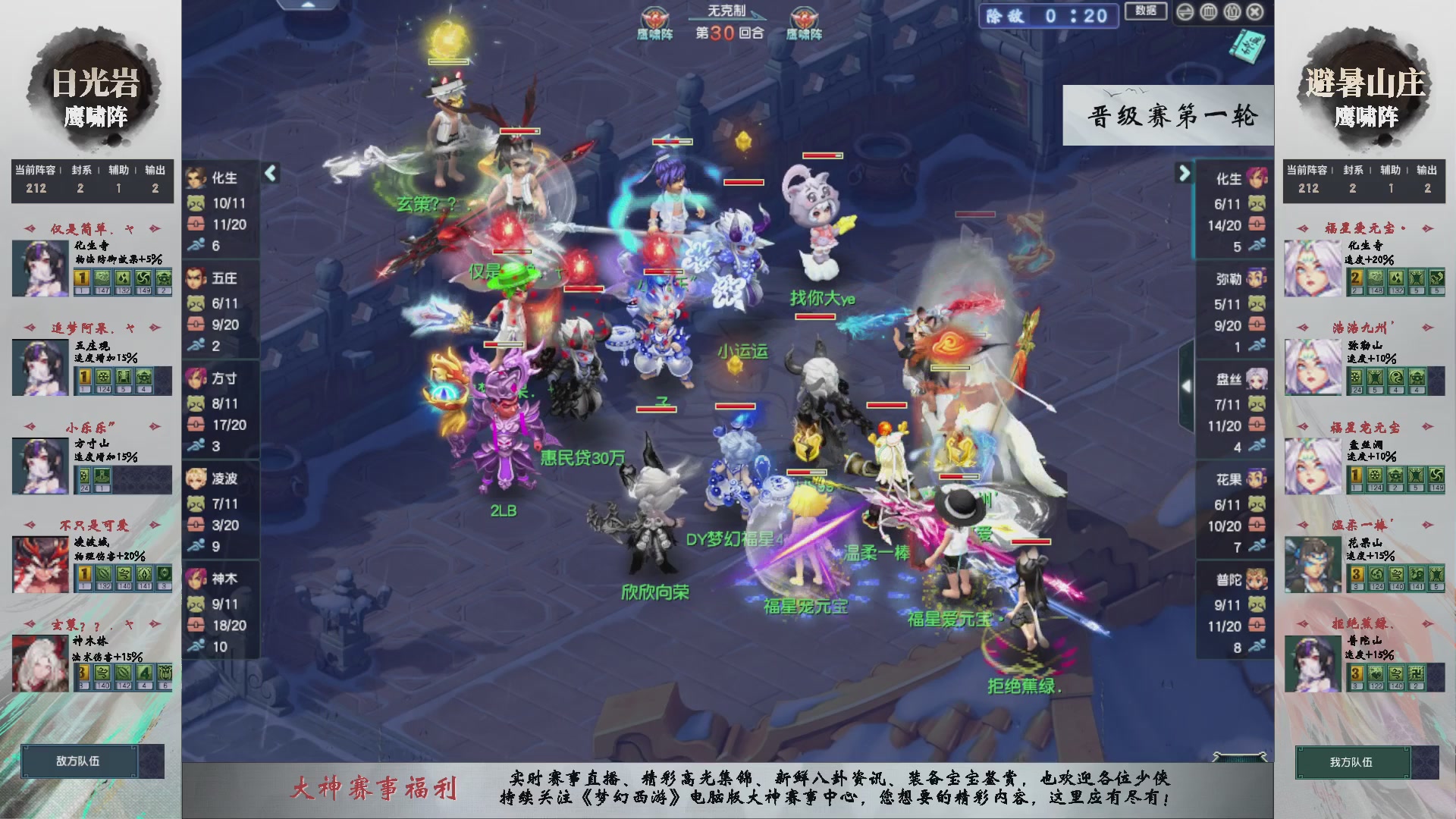The width and height of the screenshot is (1456, 819).
Task: Collapse the left team stats panel via chevron
Action: (269, 173)
